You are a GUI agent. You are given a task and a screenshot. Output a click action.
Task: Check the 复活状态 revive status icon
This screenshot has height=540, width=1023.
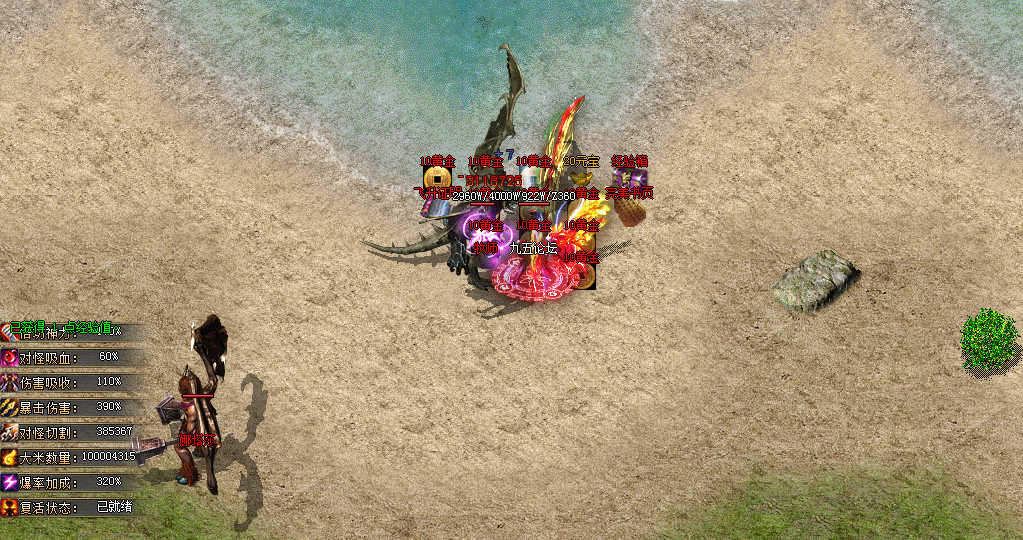point(10,507)
